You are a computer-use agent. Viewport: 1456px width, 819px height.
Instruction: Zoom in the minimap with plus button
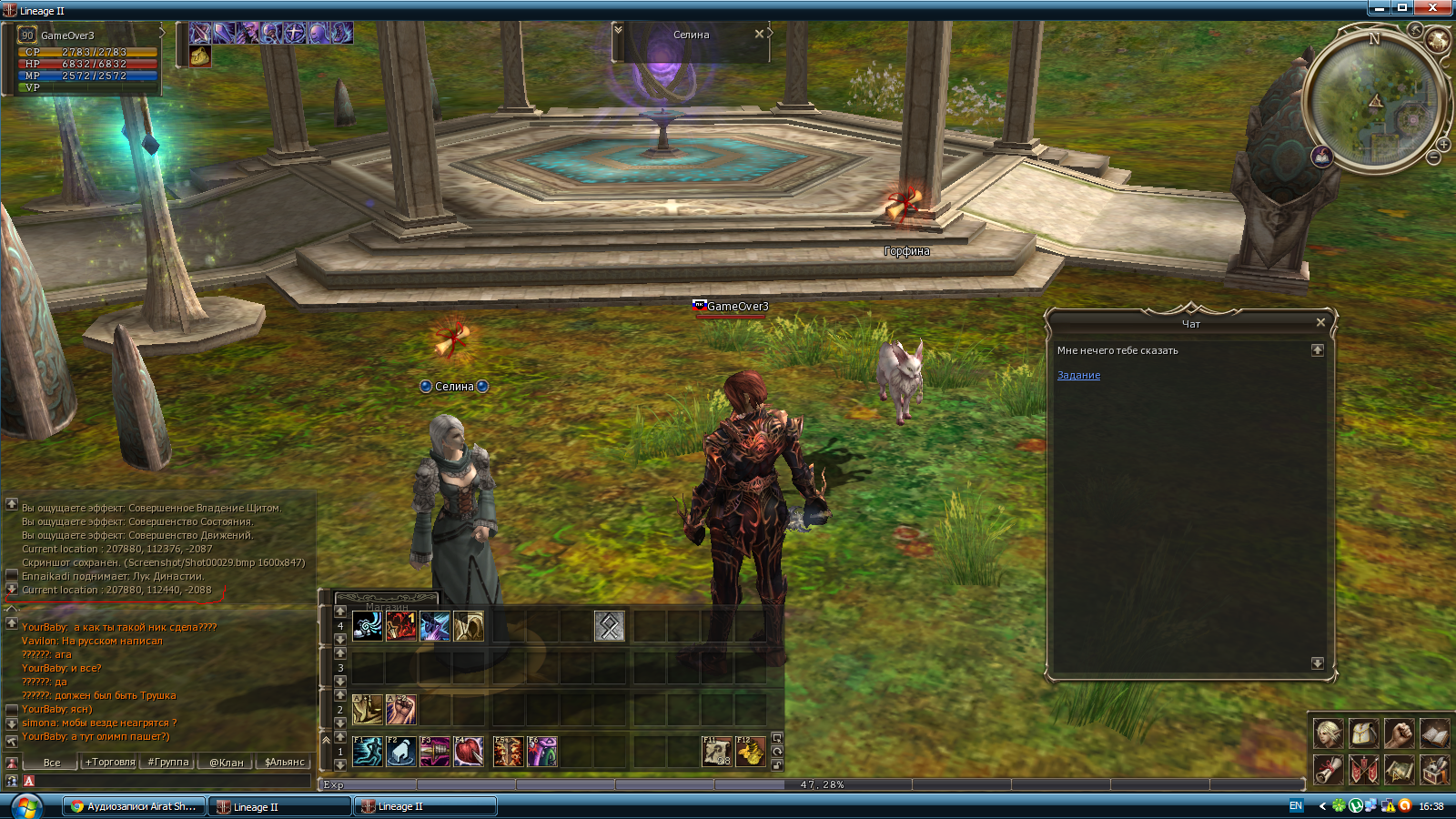tap(1443, 145)
